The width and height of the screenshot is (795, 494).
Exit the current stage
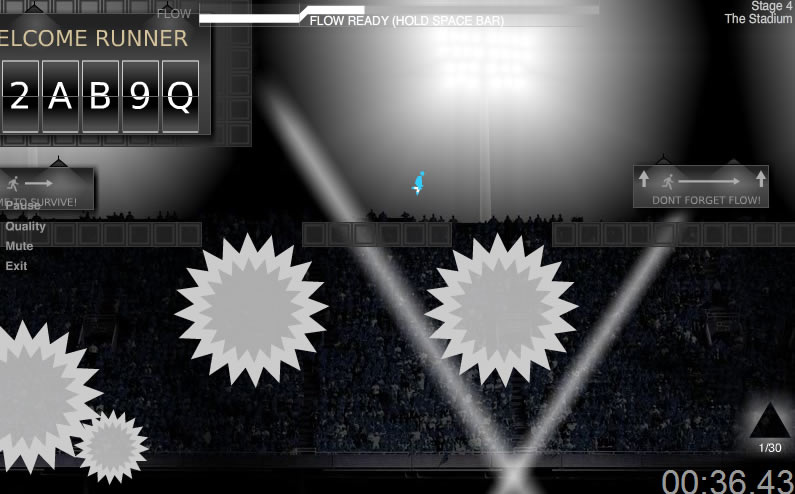(16, 266)
